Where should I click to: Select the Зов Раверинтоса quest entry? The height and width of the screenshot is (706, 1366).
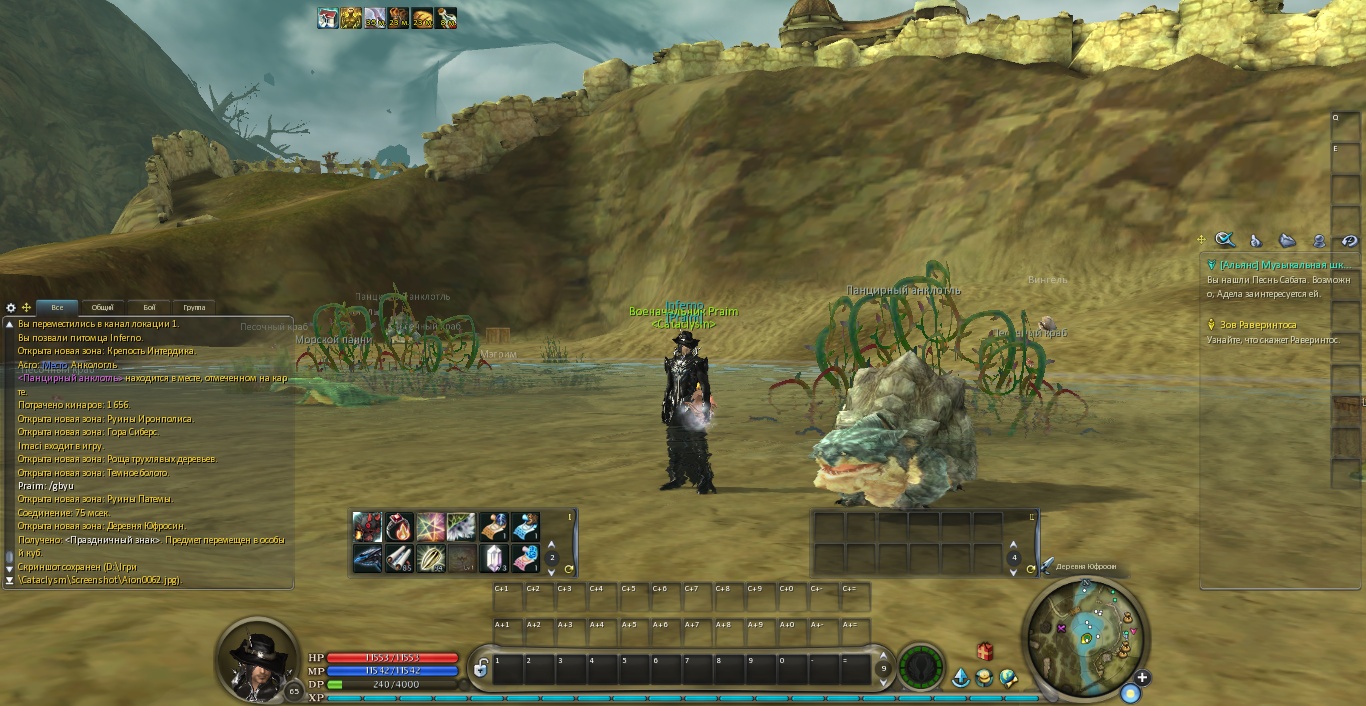(1257, 325)
